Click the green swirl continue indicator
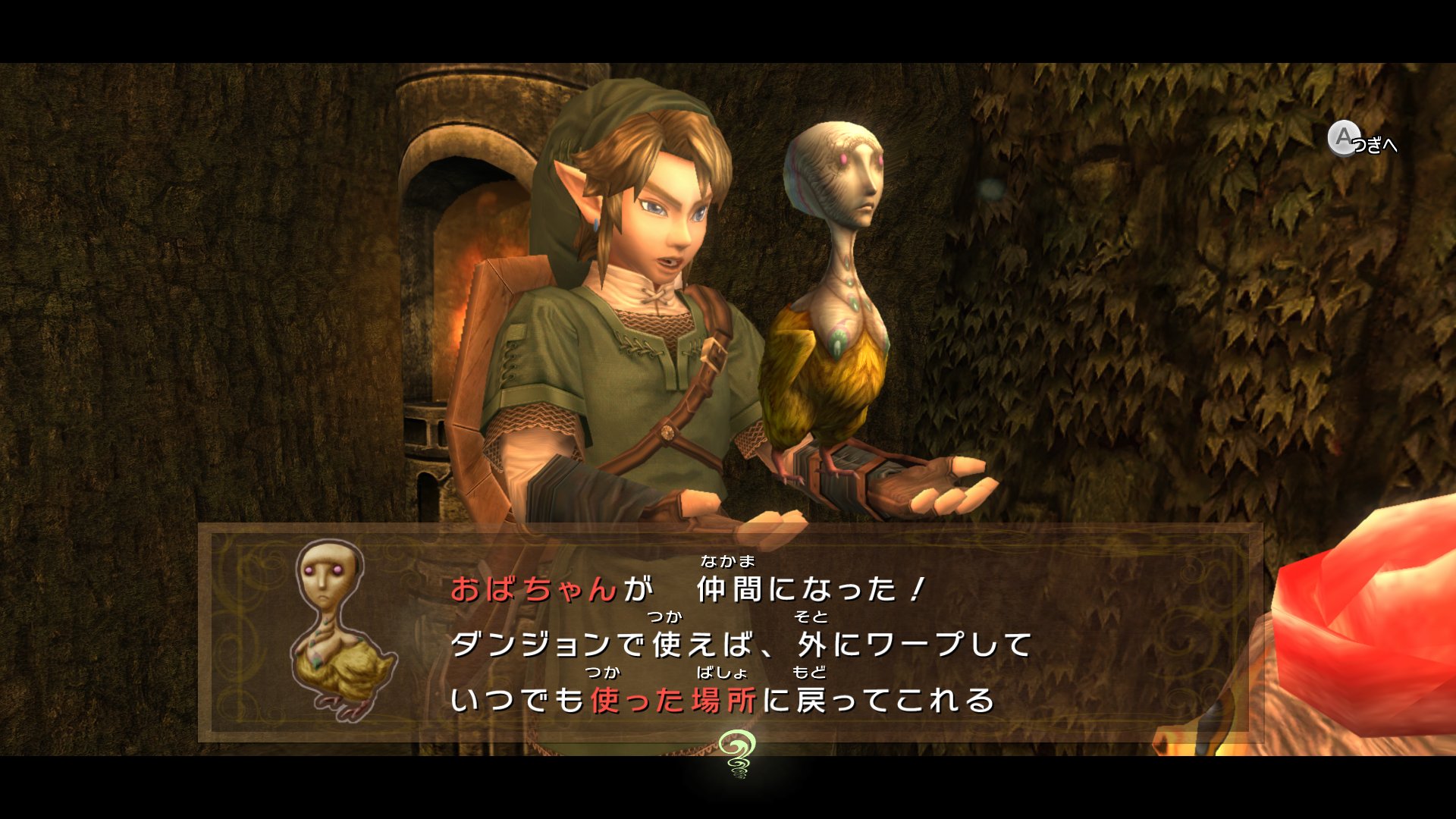This screenshot has width=1456, height=819. pos(735,753)
